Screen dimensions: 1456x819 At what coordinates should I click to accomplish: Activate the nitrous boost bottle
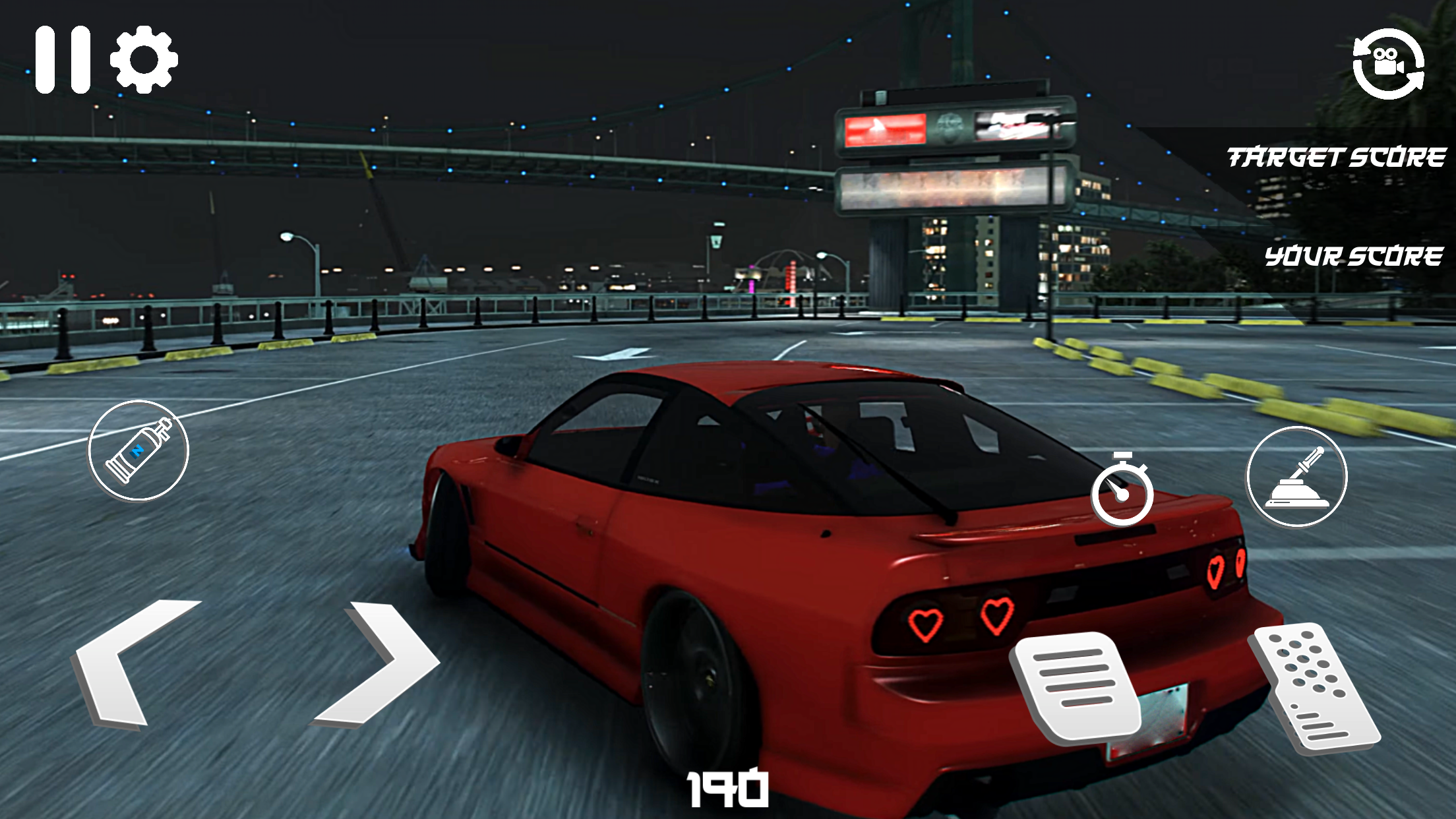click(138, 450)
